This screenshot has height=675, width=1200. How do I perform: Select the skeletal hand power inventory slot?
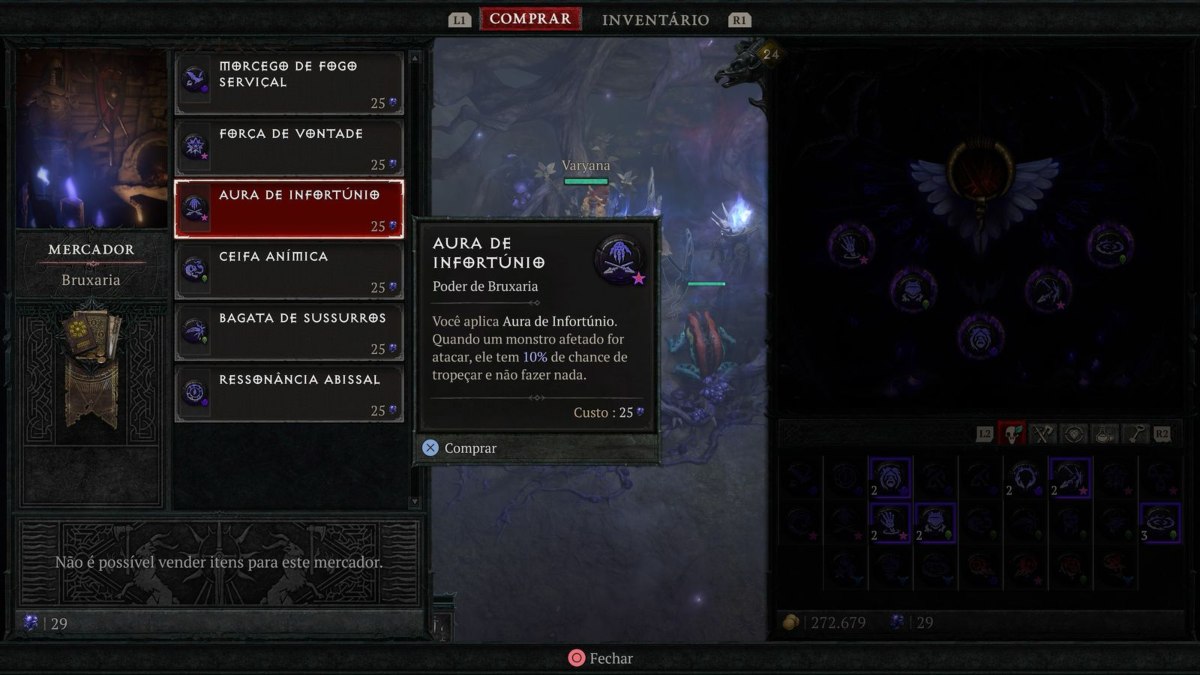[889, 522]
